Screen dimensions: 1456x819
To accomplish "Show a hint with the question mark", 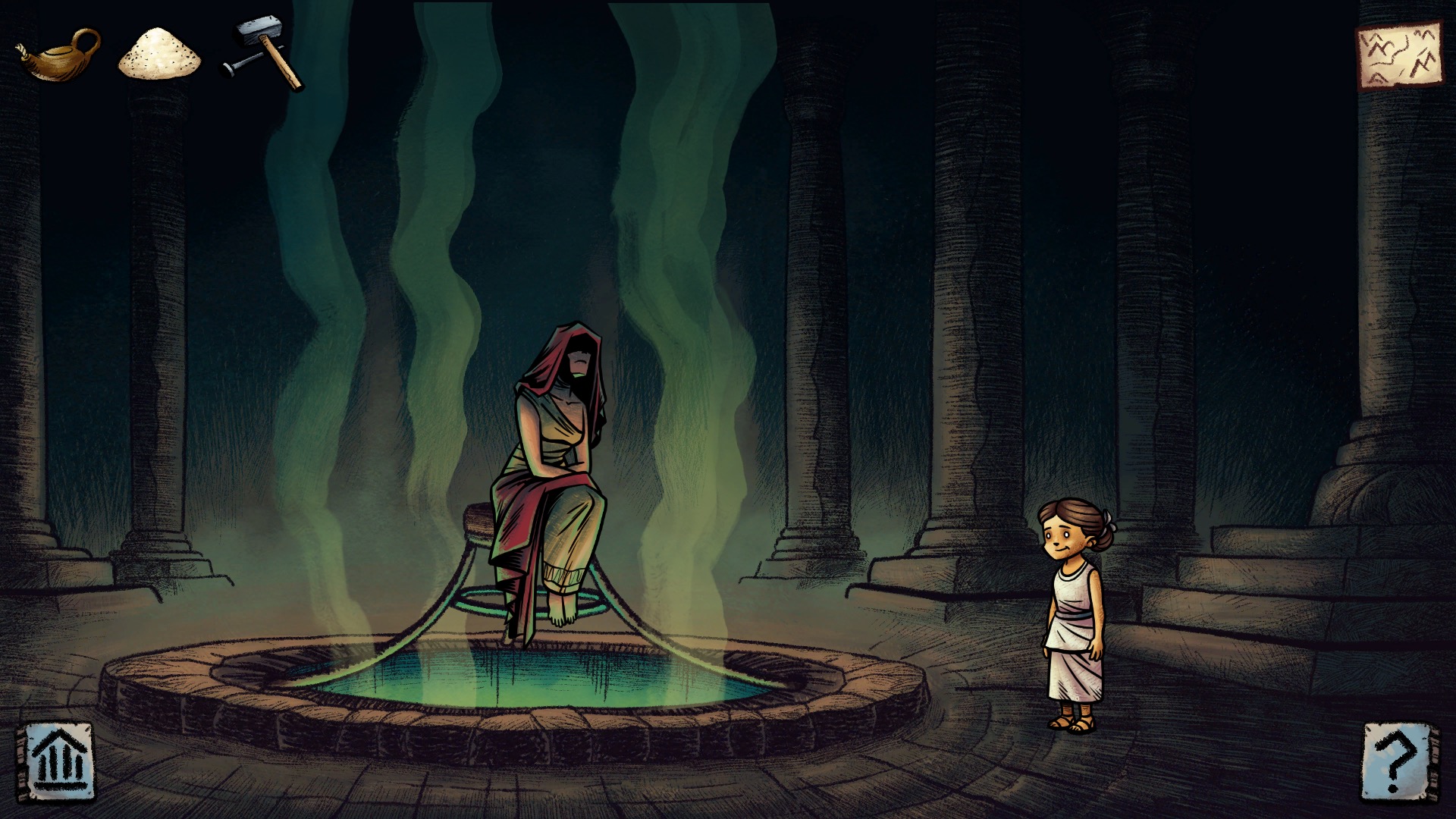I will tap(1398, 761).
